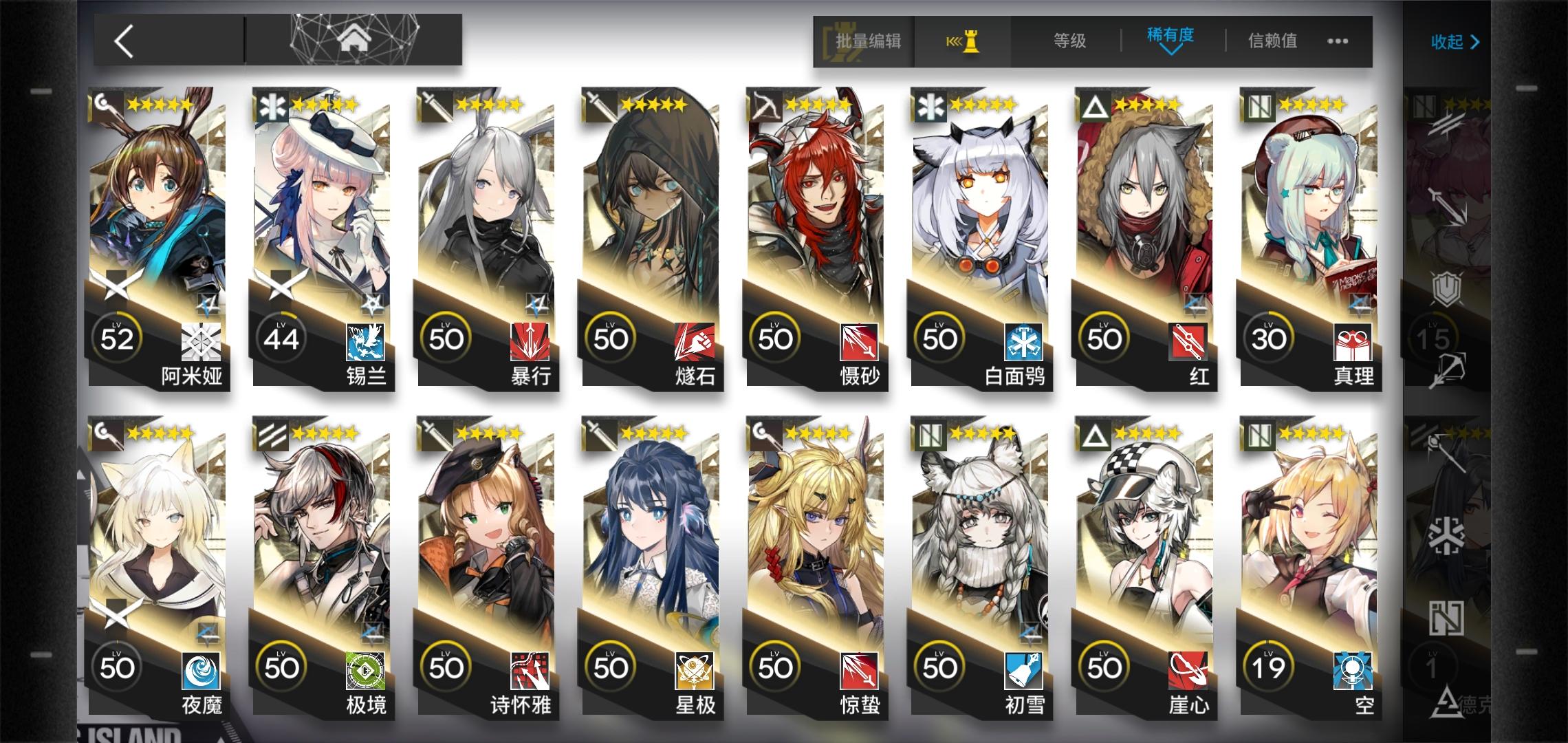Switch sorting to 信赖值
This screenshot has width=1568, height=743.
click(1273, 41)
